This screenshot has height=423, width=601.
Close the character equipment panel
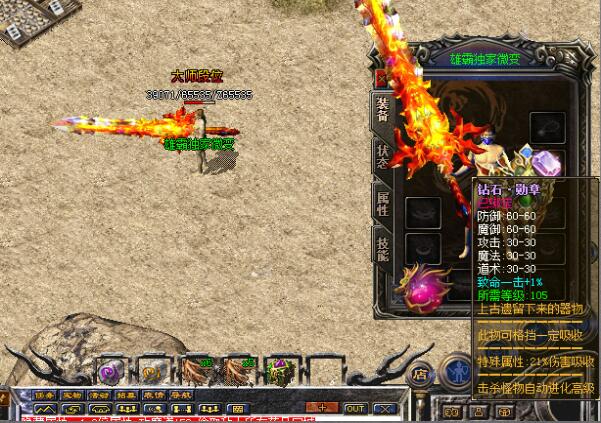tap(380, 75)
